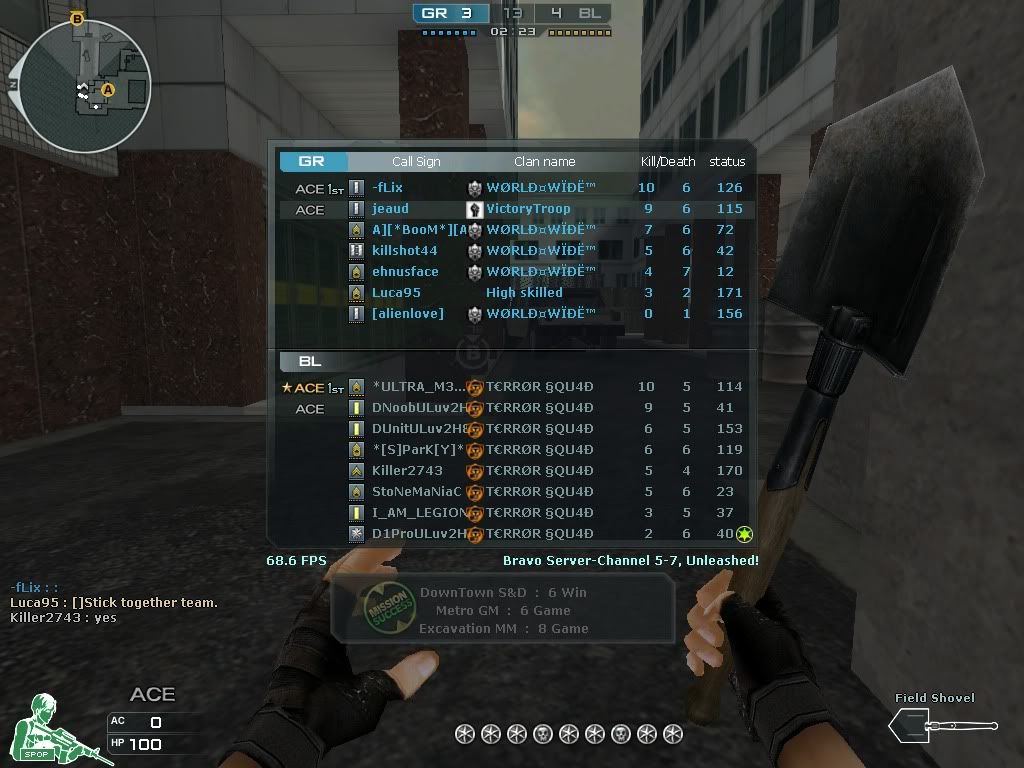Select the Field Shovel weapon icon

point(942,725)
